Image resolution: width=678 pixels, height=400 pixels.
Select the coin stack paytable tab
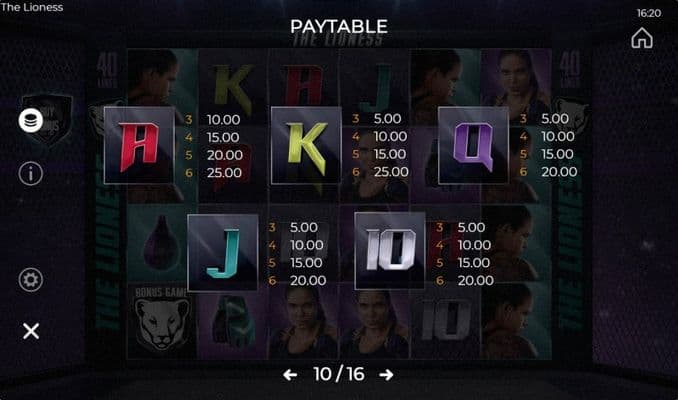[x=31, y=119]
